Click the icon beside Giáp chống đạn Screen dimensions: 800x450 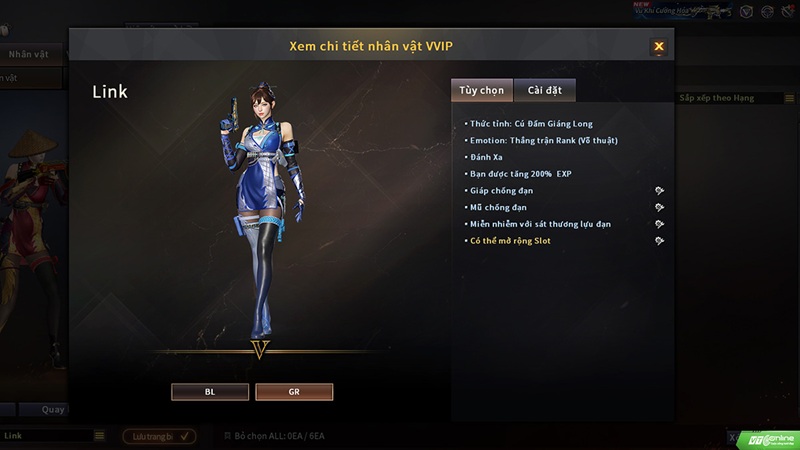[x=659, y=190]
